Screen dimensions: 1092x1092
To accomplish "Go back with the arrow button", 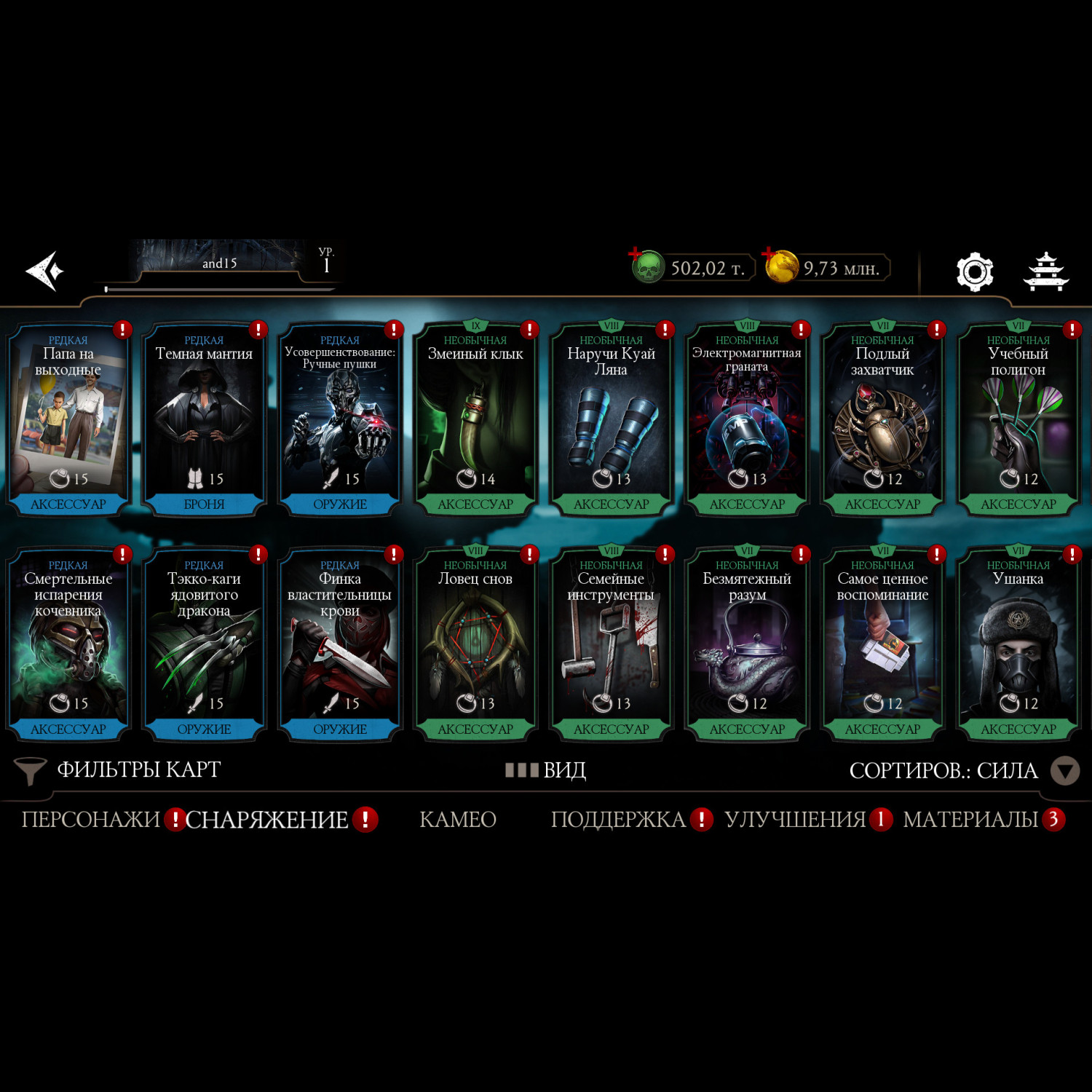I will [45, 271].
